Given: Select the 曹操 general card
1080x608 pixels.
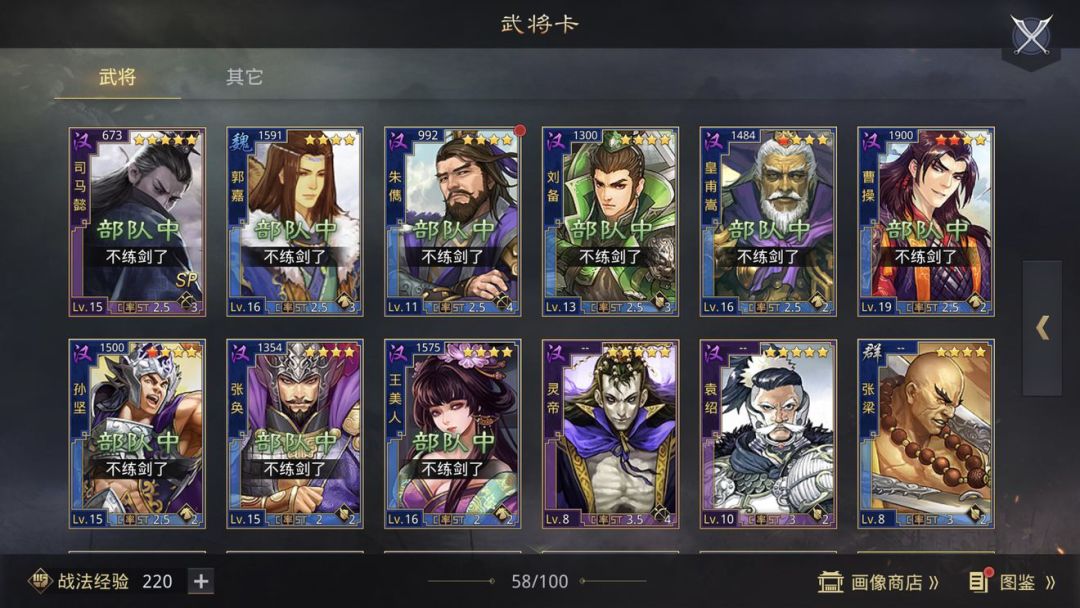Looking at the screenshot, I should coord(925,222).
